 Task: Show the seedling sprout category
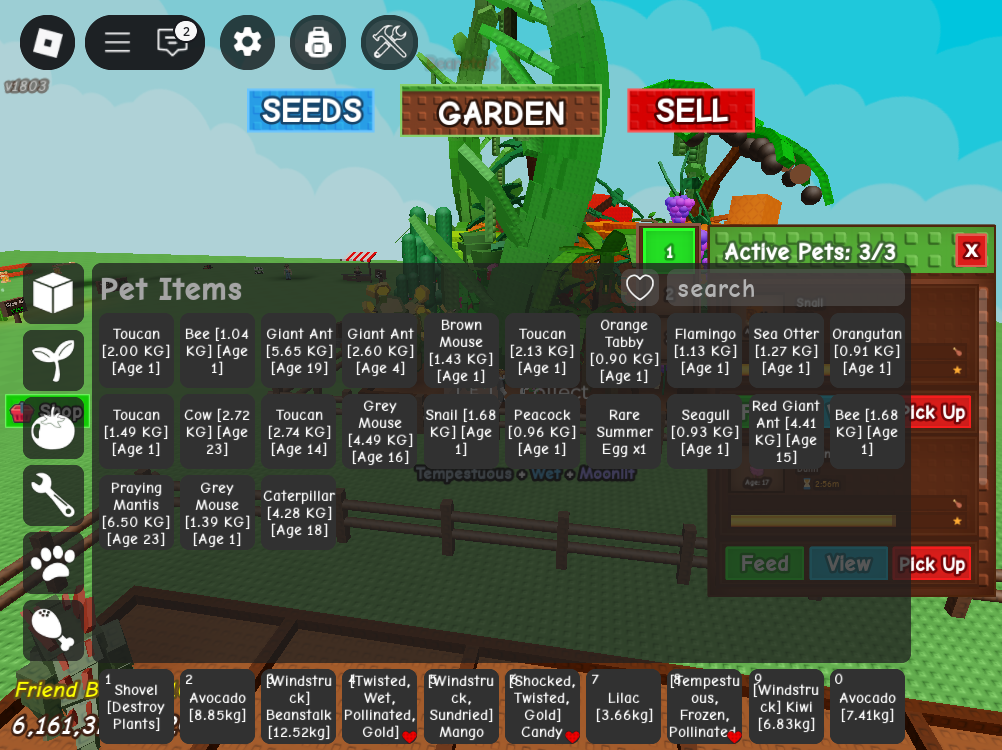point(53,360)
